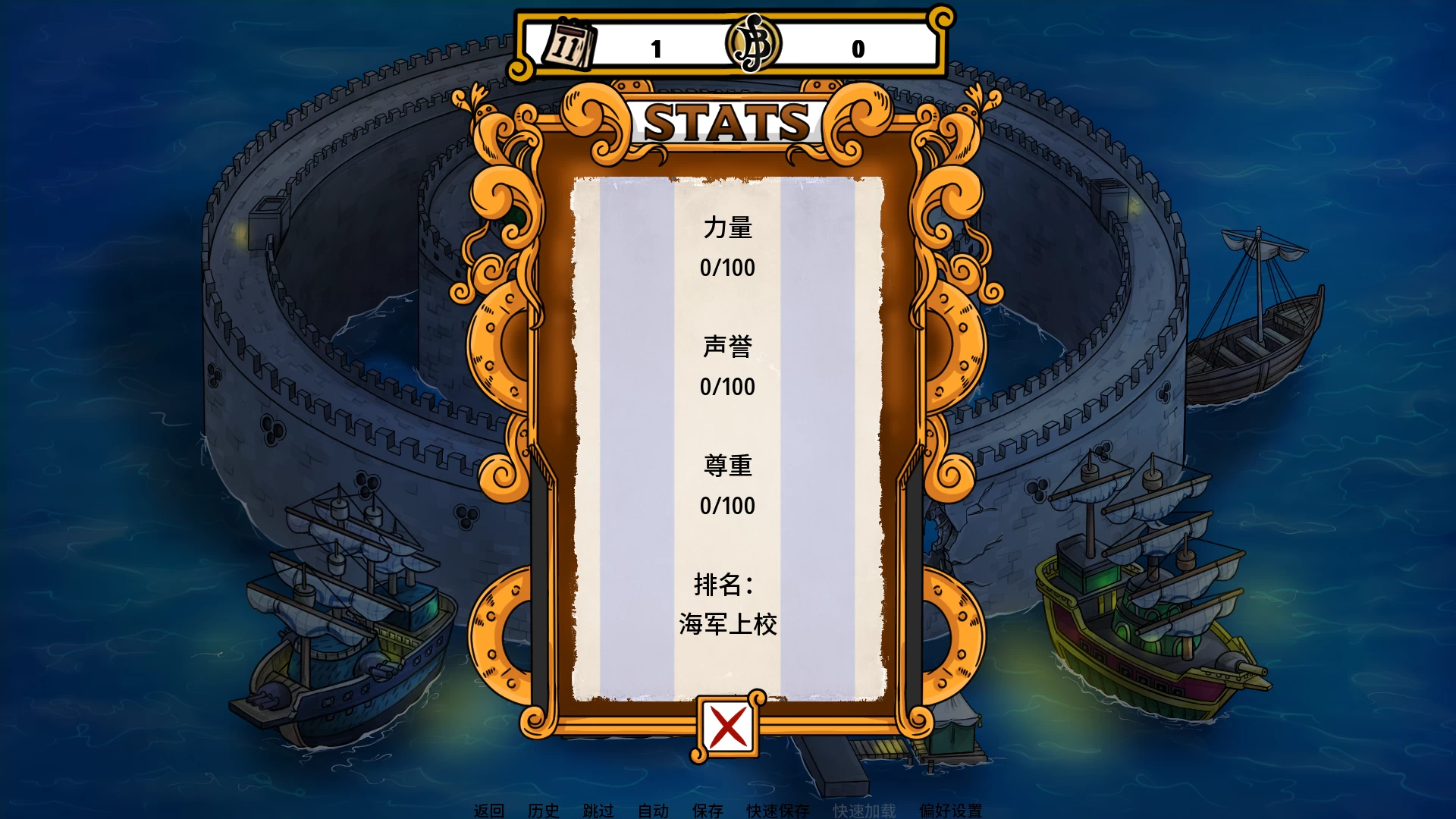Click the ornate STATS banner at top
The image size is (1456, 819).
pos(726,118)
